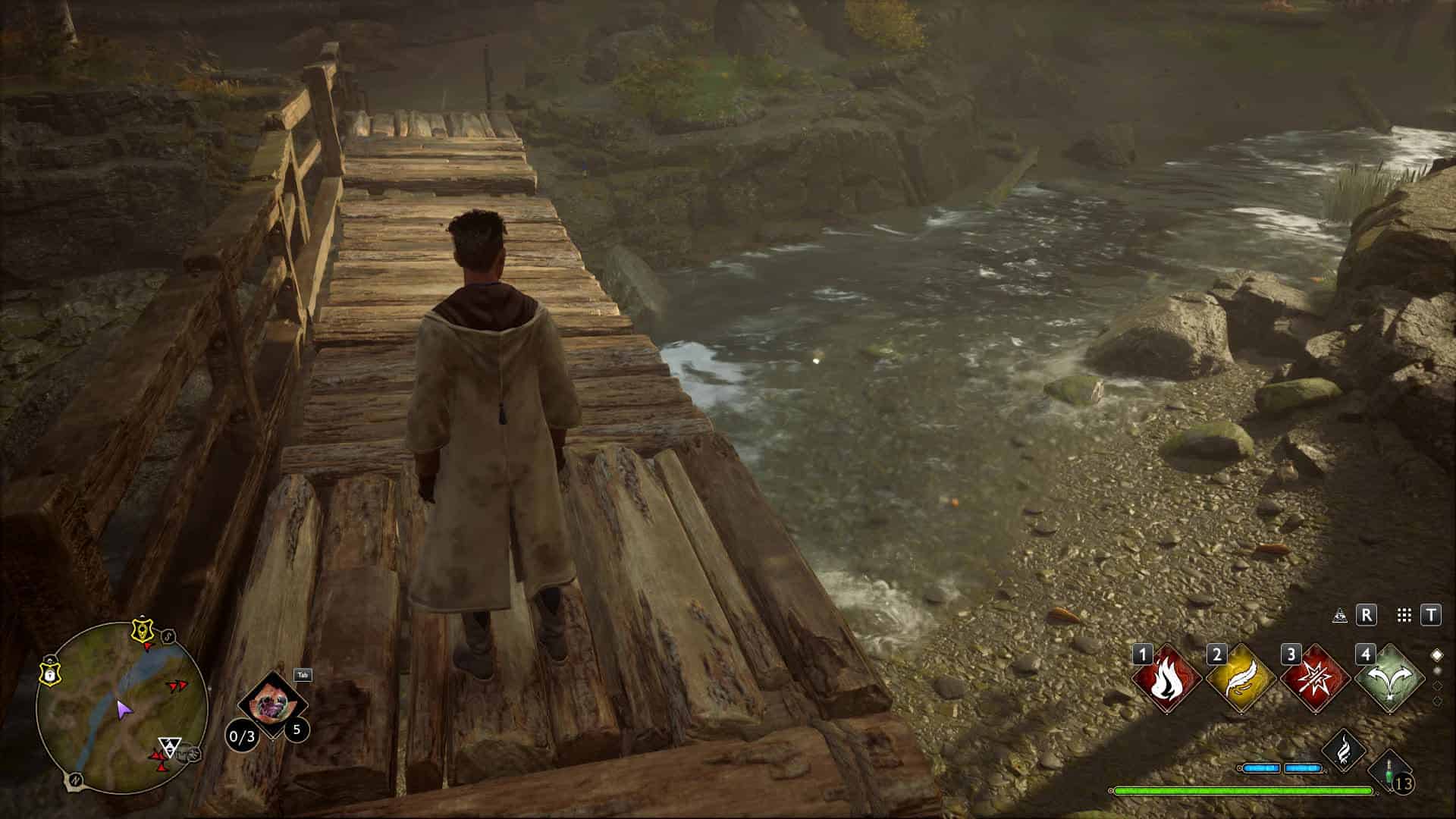The width and height of the screenshot is (1456, 819).
Task: Use the green branching-arrows spell slot
Action: tap(1389, 679)
